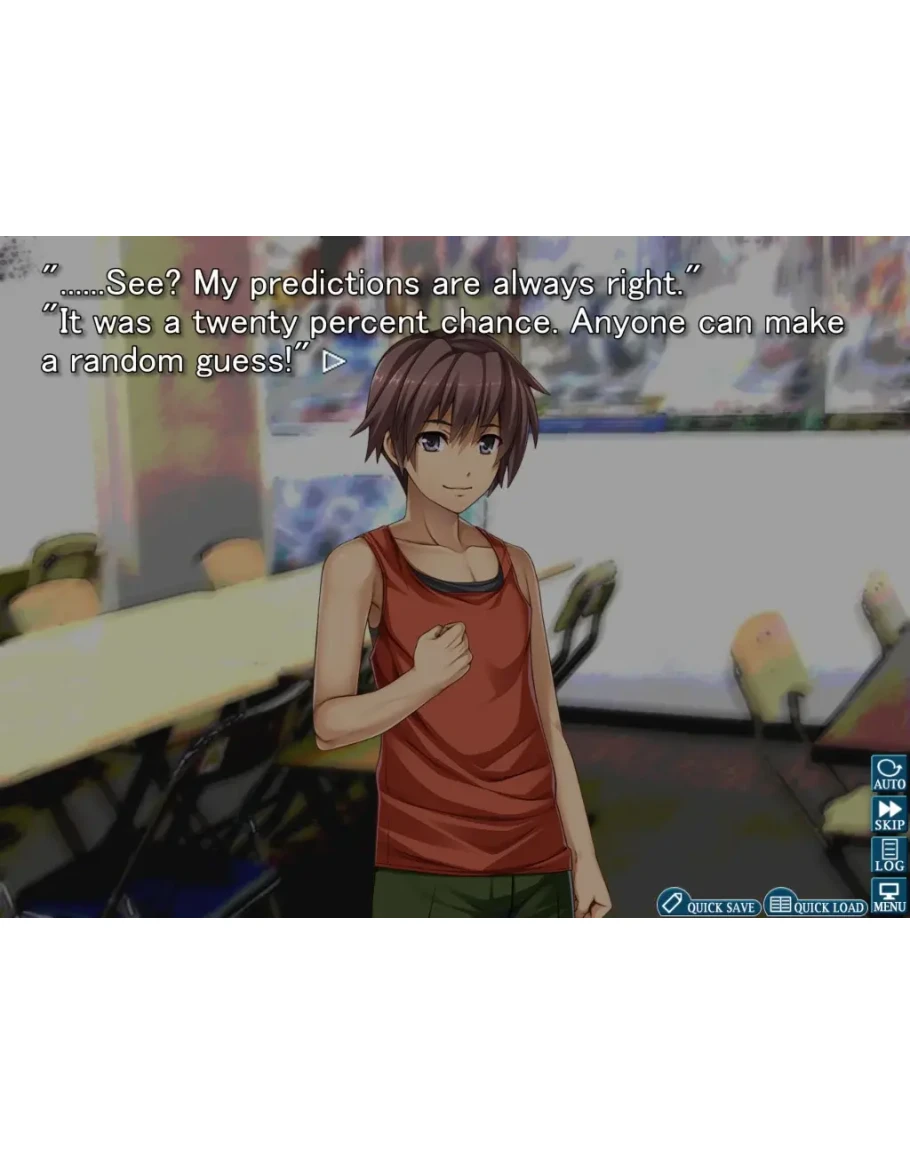Advance dialogue with the arrow indicator
910x1155 pixels.
(333, 361)
